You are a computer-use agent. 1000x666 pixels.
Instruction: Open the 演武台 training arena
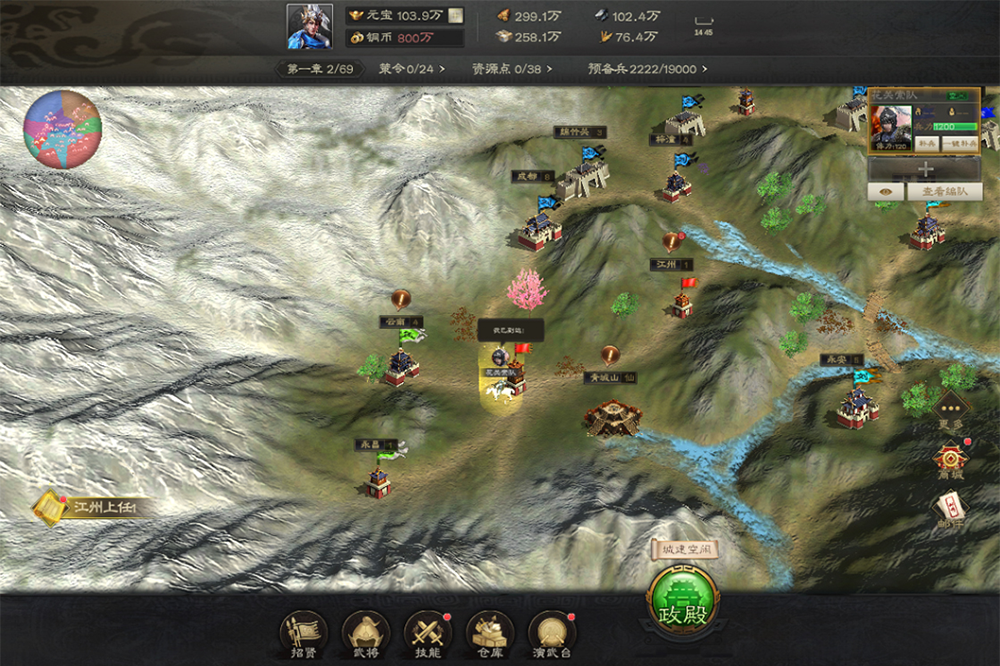(552, 632)
